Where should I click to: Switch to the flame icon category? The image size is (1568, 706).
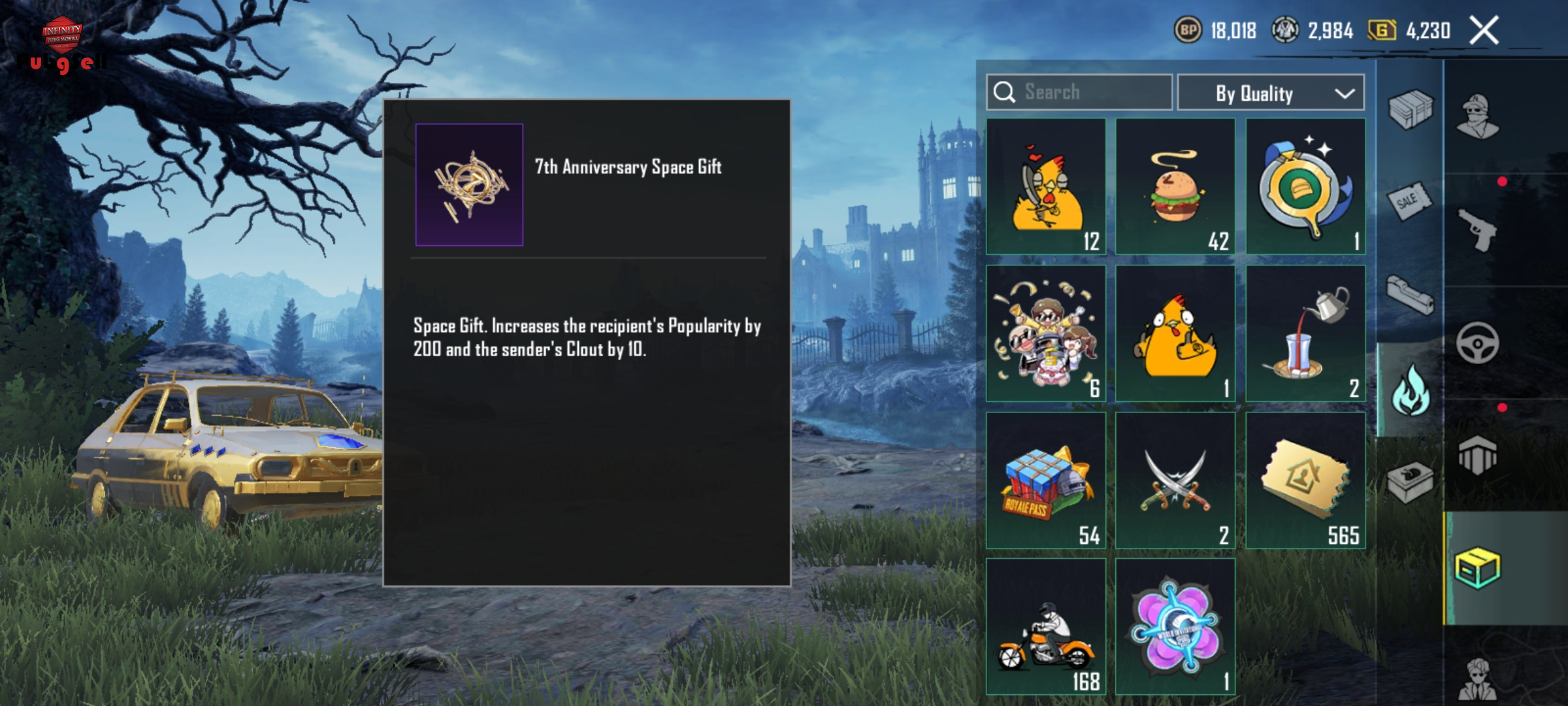(1411, 390)
